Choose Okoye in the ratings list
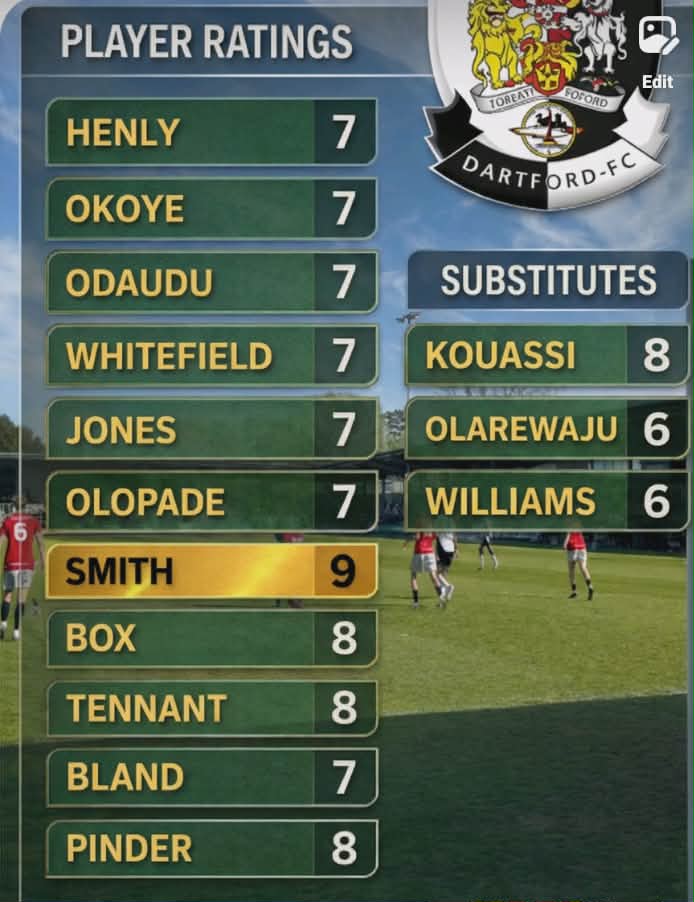 click(211, 208)
